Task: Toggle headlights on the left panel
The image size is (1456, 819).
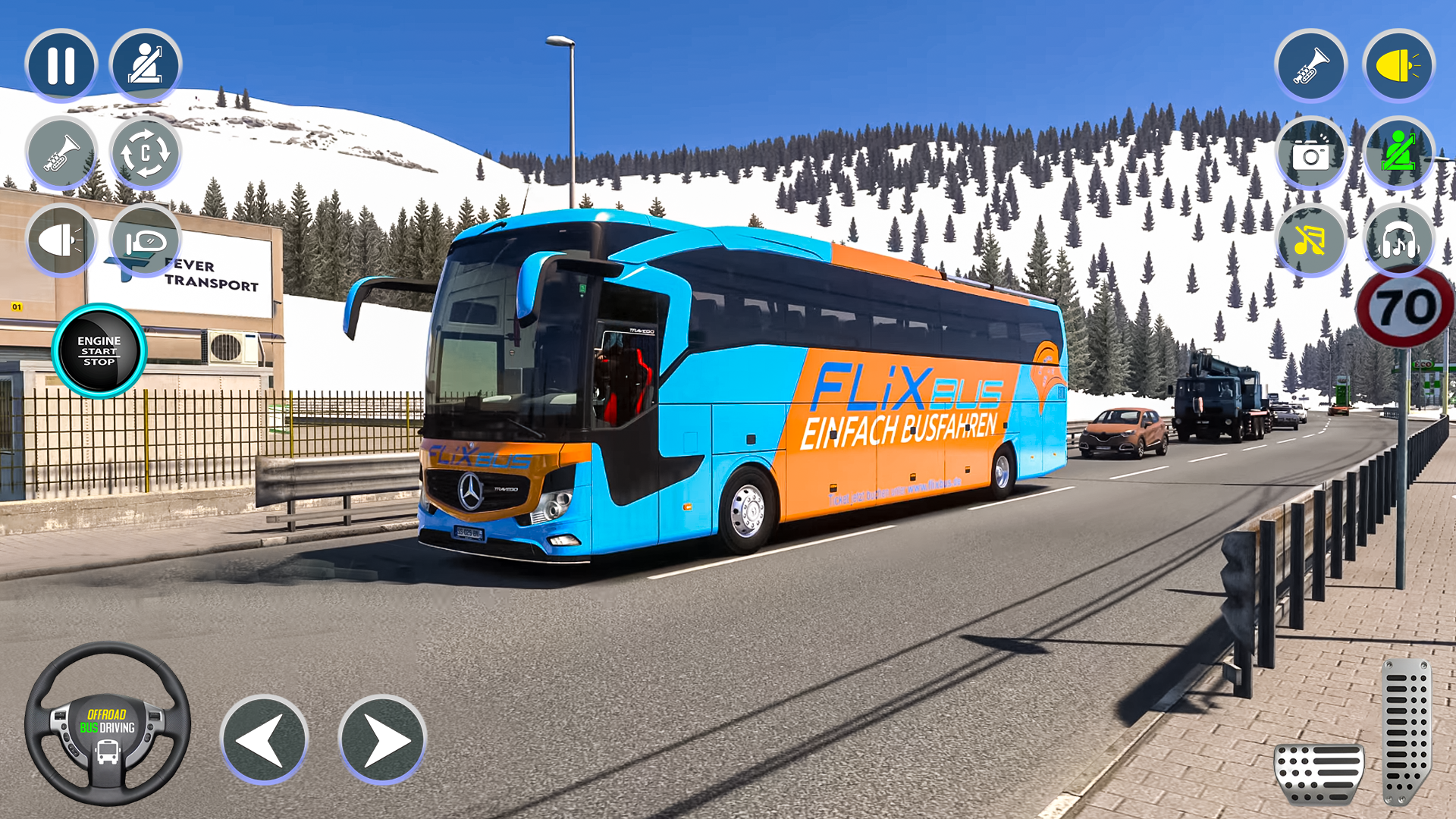Action: 62,239
